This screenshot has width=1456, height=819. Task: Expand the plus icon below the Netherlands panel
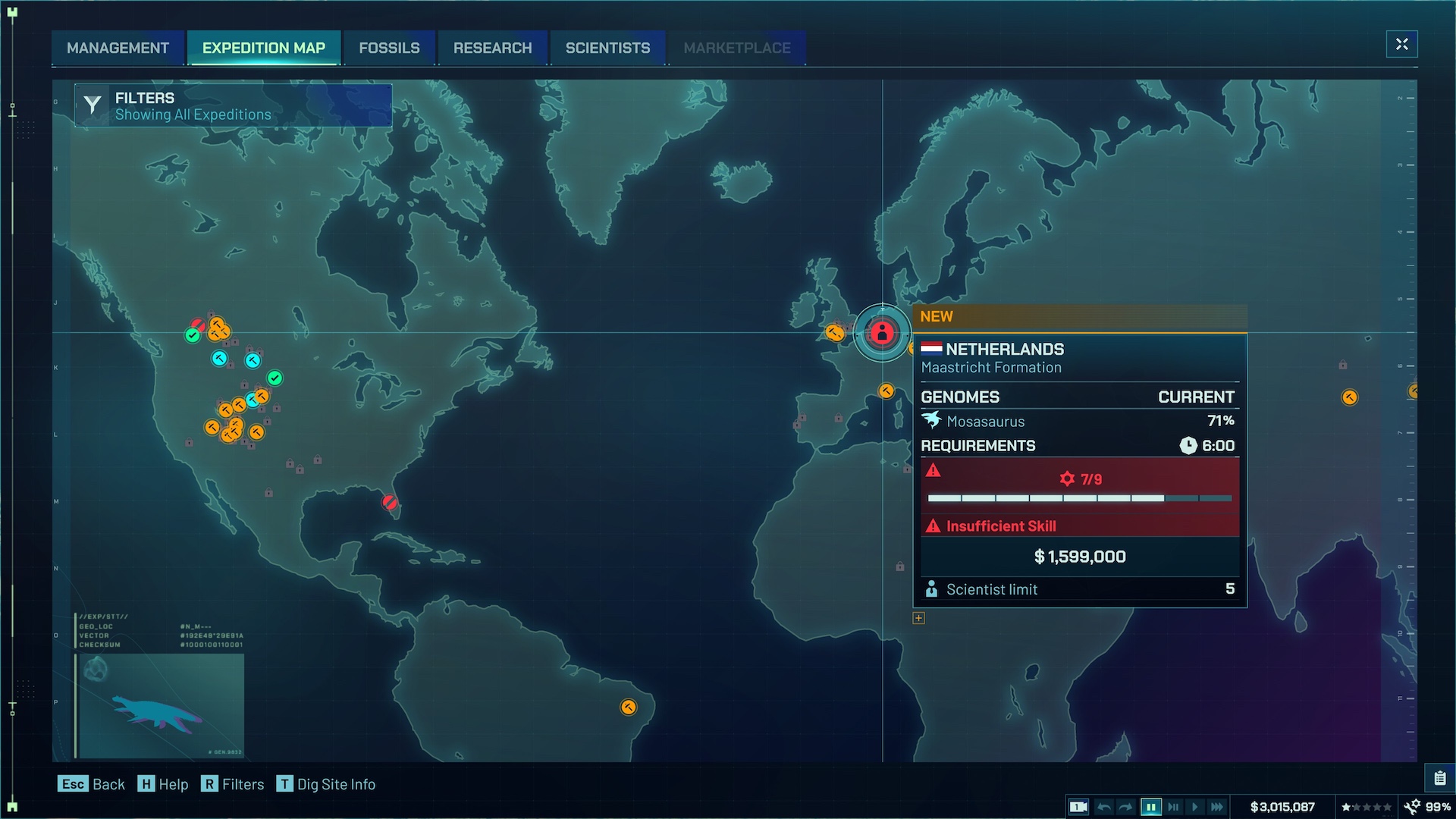tap(918, 618)
